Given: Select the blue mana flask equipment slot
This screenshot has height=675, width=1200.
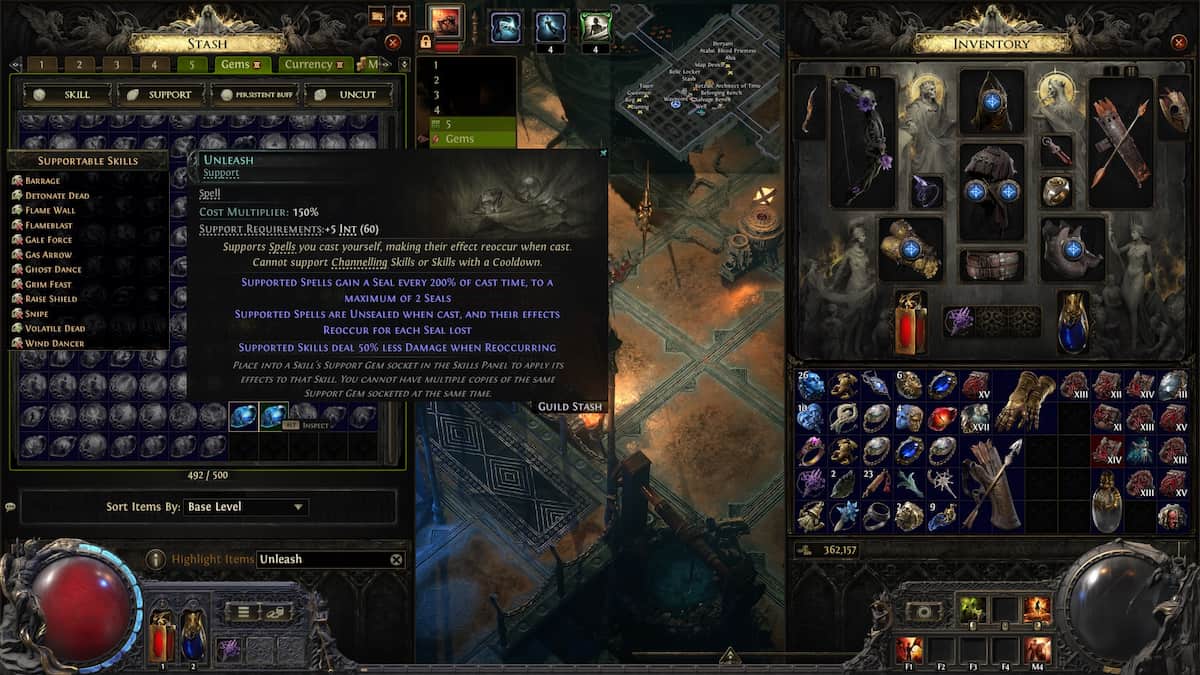Looking at the screenshot, I should pos(1073,322).
